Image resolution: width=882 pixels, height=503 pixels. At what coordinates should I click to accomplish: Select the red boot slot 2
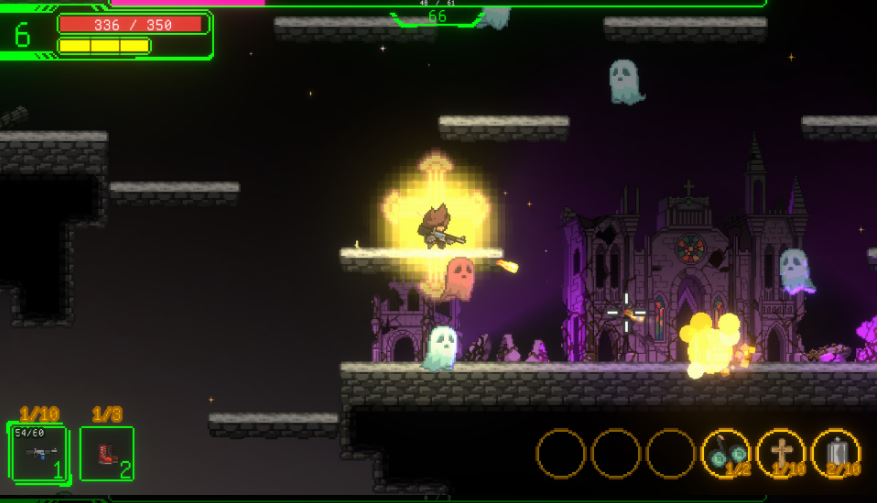(107, 453)
